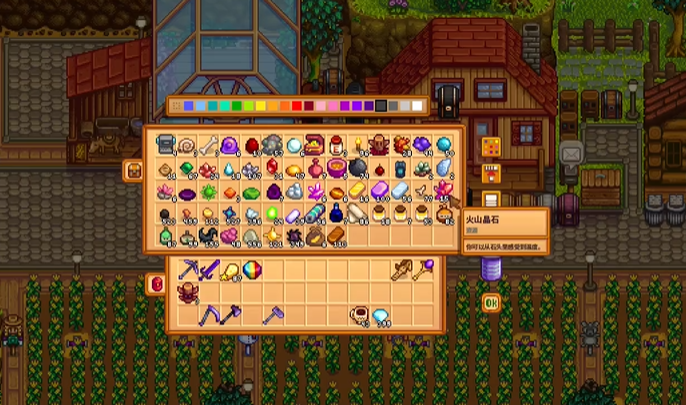Viewport: 686px width, 405px height.
Task: Select the bone item in the chest
Action: click(209, 145)
